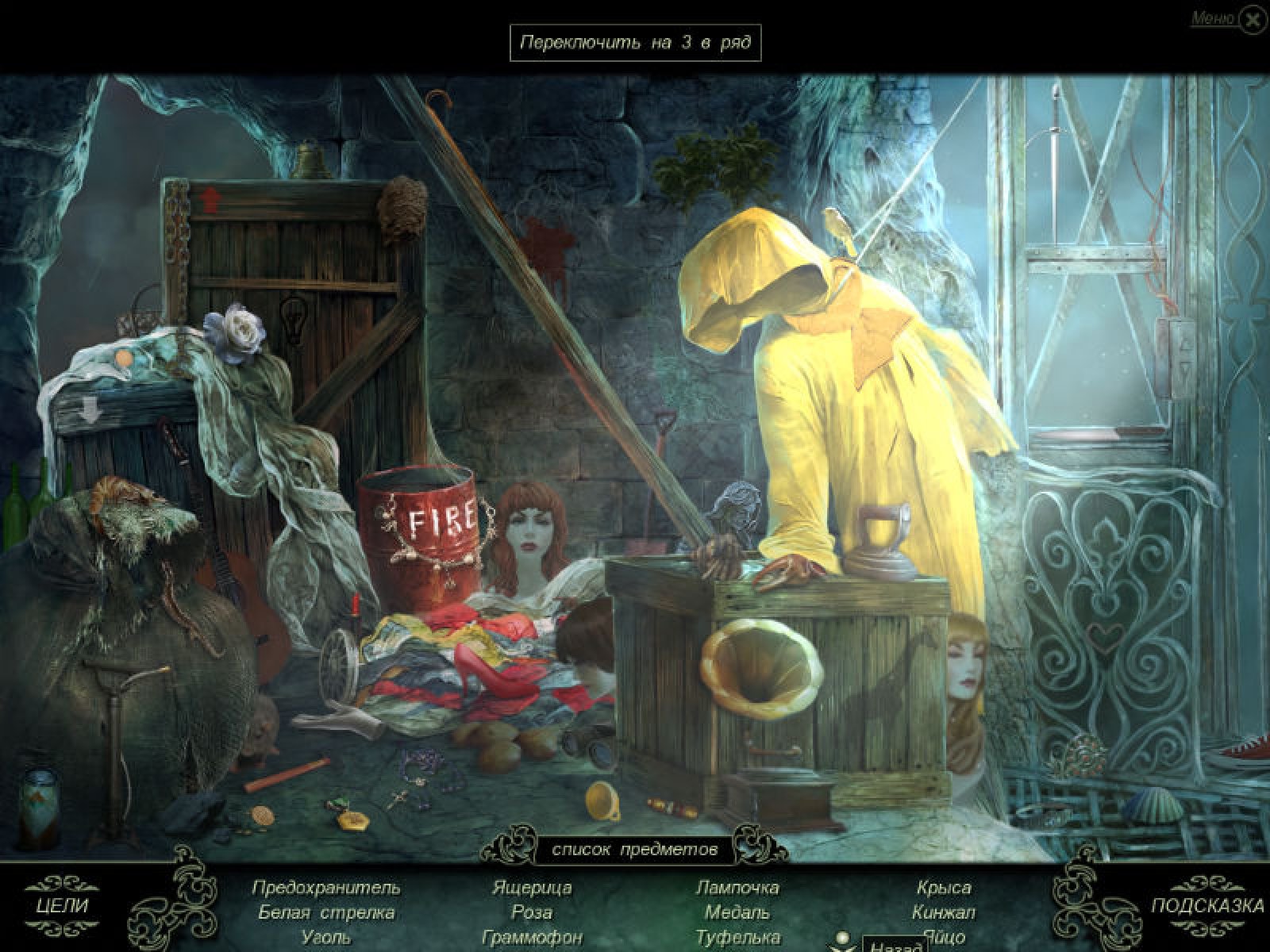Pick Роза in the item list
The height and width of the screenshot is (952, 1270).
532,912
